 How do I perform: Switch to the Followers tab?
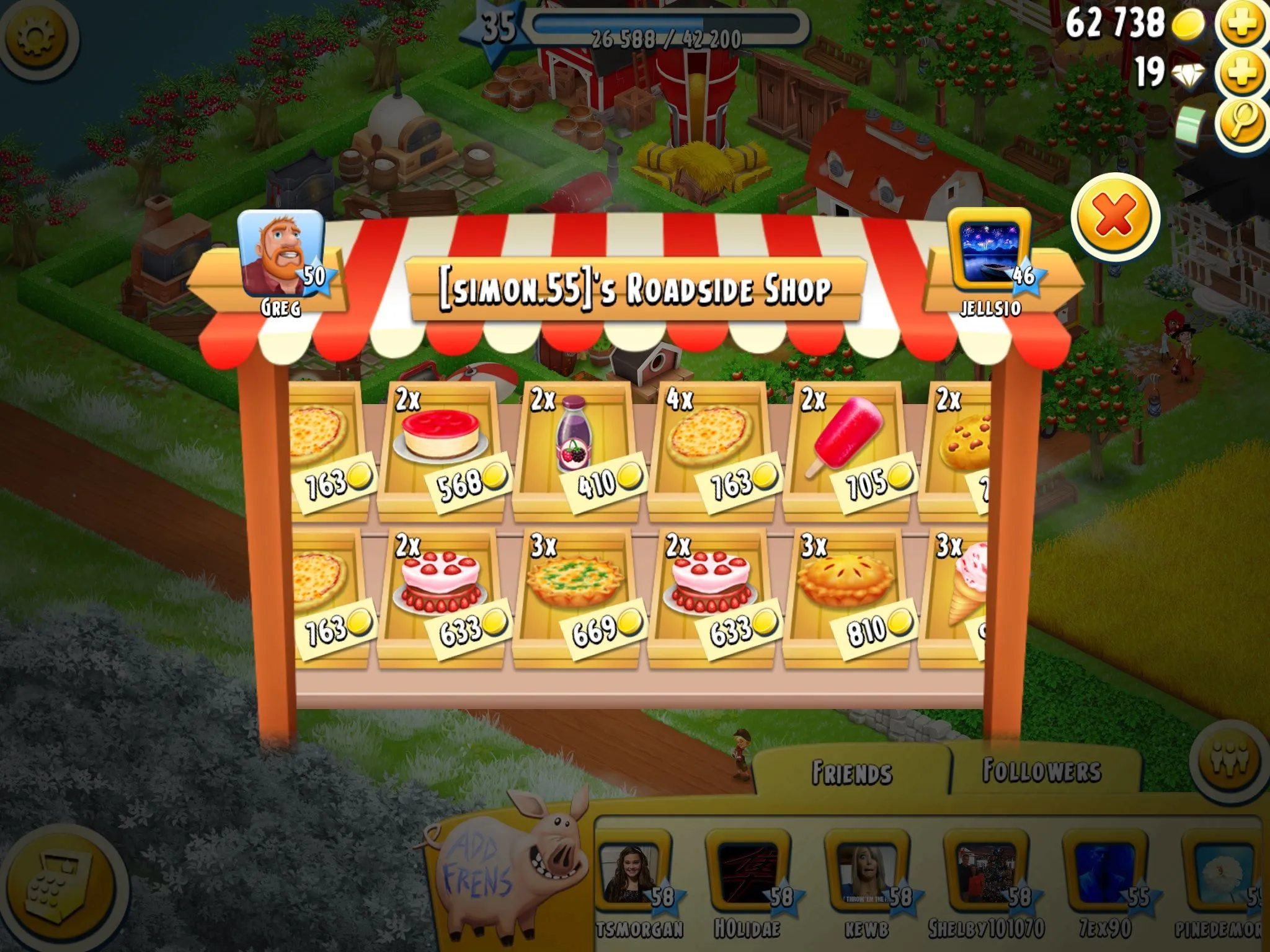click(x=1042, y=770)
